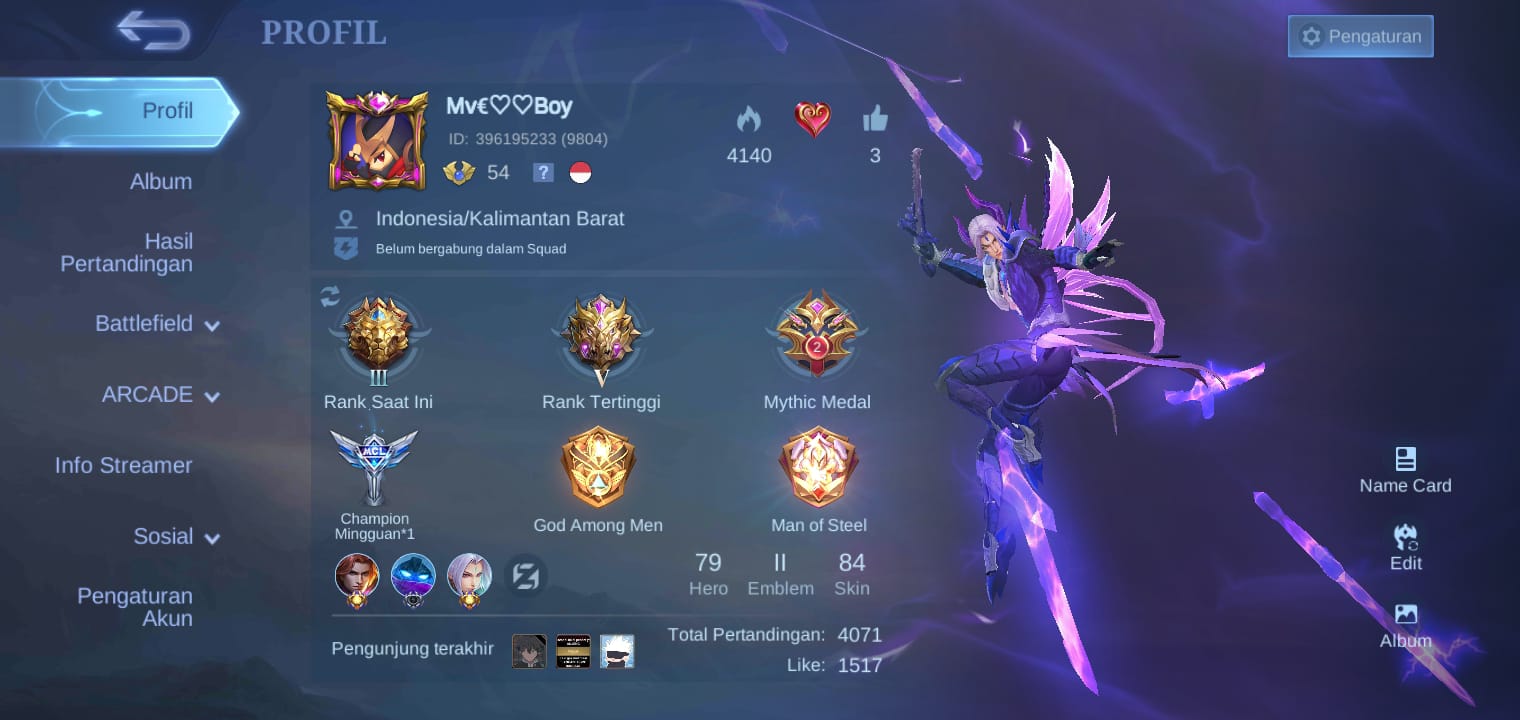
Task: Expand the Battlefield section
Action: 157,324
